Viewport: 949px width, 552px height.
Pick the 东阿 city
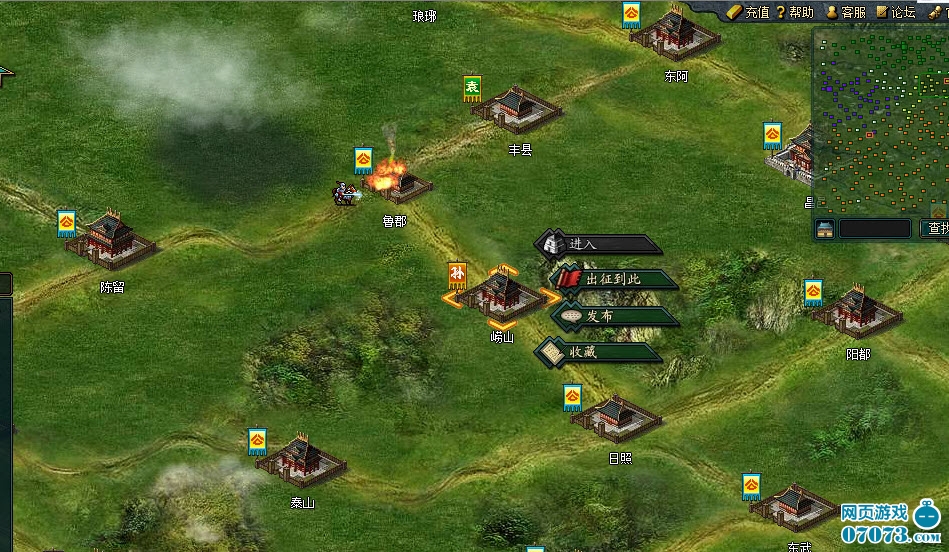tap(677, 37)
